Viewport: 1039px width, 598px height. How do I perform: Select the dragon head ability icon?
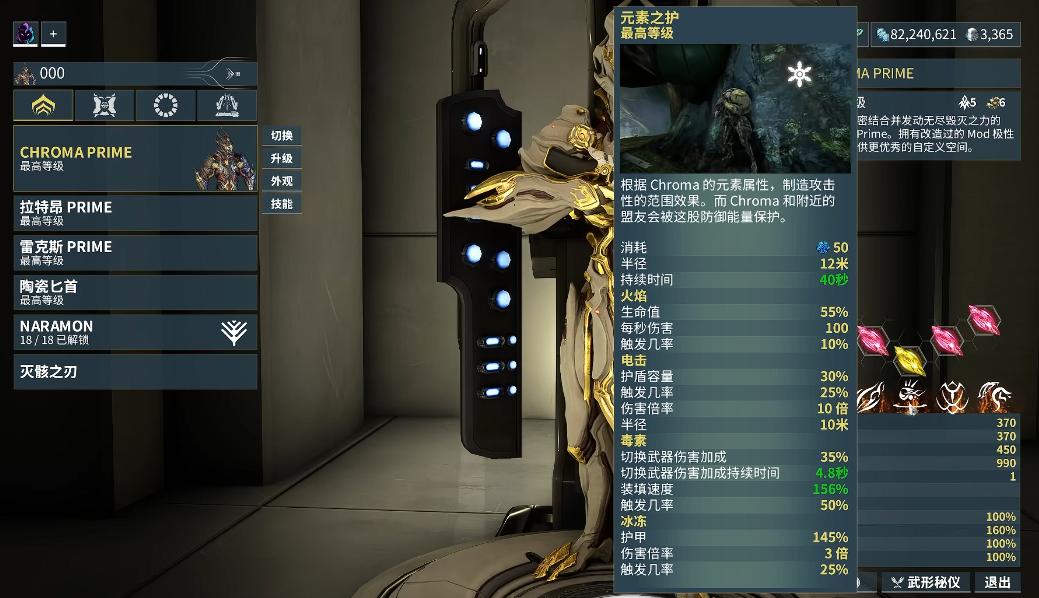point(992,396)
